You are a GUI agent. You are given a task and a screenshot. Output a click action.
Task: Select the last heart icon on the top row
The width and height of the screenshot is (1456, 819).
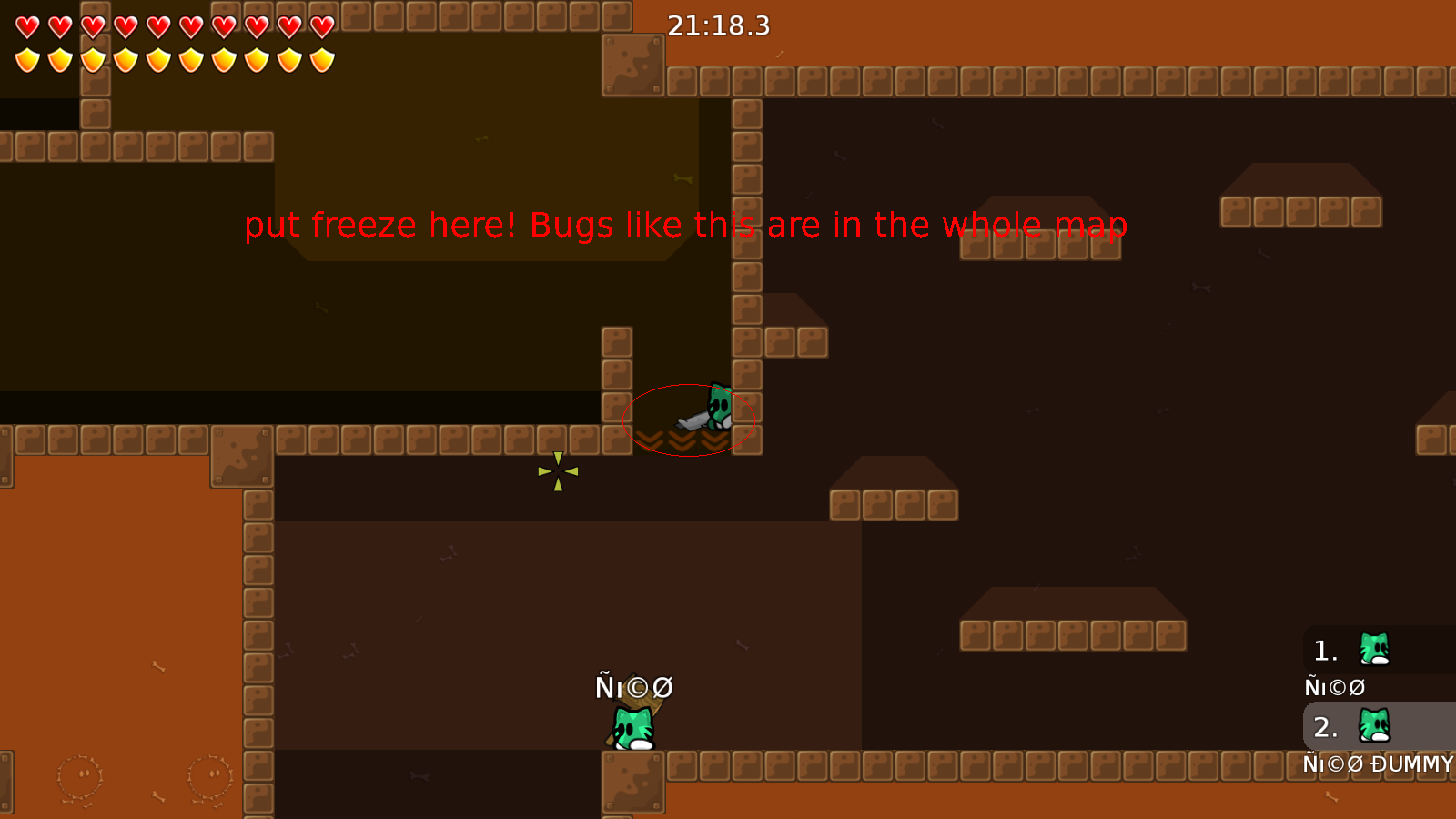pos(320,25)
